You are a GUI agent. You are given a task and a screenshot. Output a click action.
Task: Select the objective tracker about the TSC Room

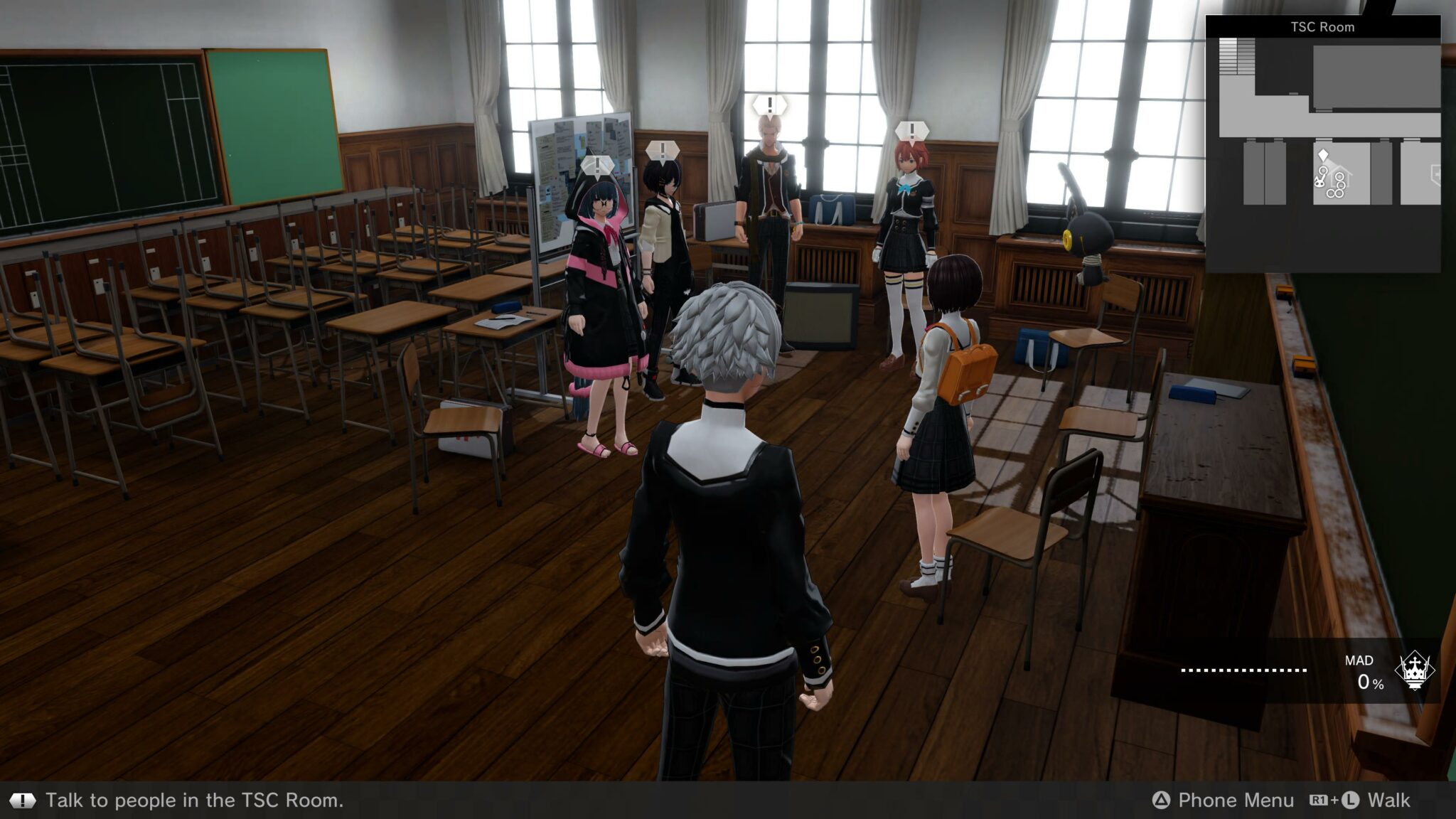pos(194,801)
